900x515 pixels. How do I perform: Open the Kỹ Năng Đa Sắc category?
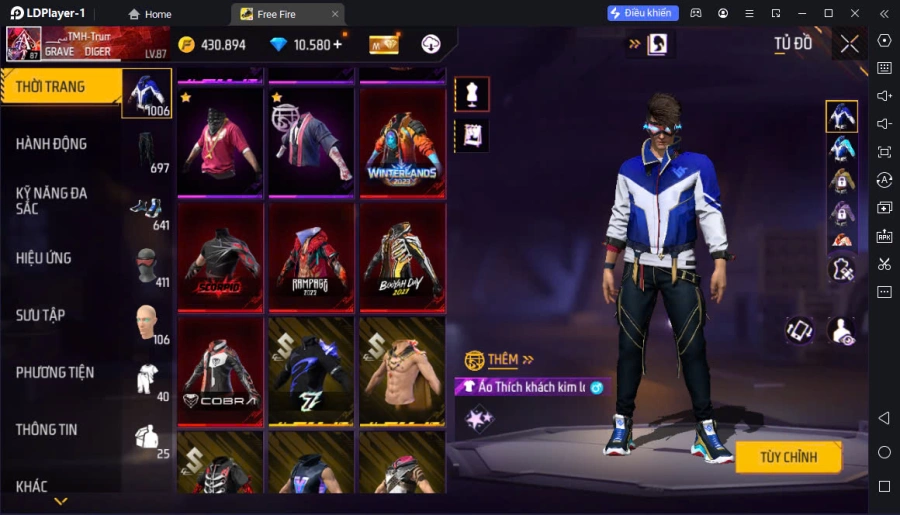[x=62, y=200]
